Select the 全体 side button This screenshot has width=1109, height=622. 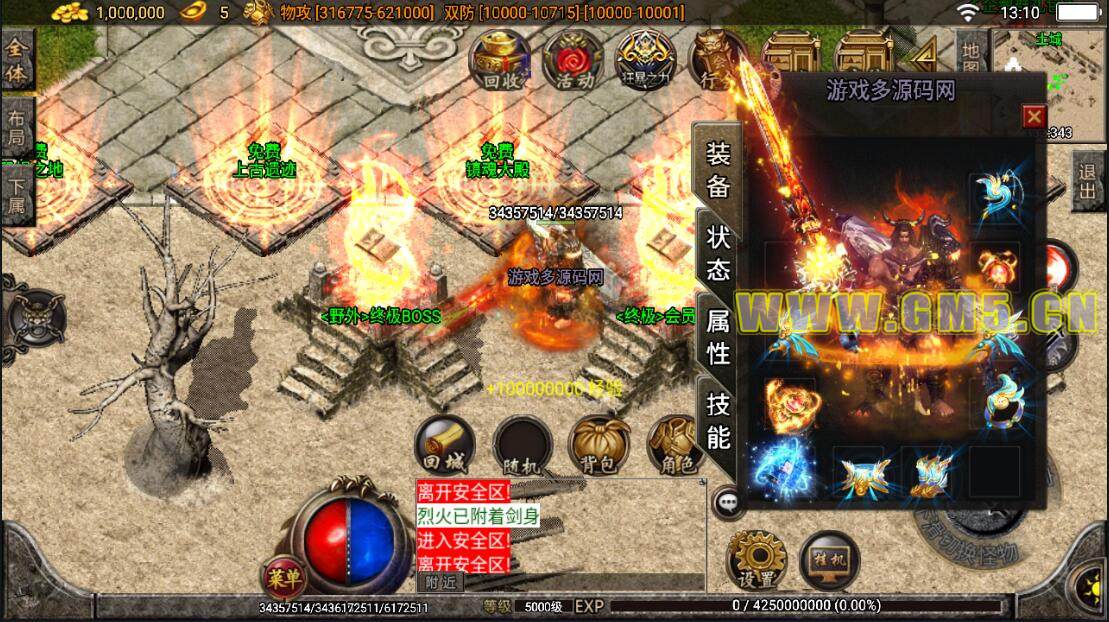click(x=17, y=61)
